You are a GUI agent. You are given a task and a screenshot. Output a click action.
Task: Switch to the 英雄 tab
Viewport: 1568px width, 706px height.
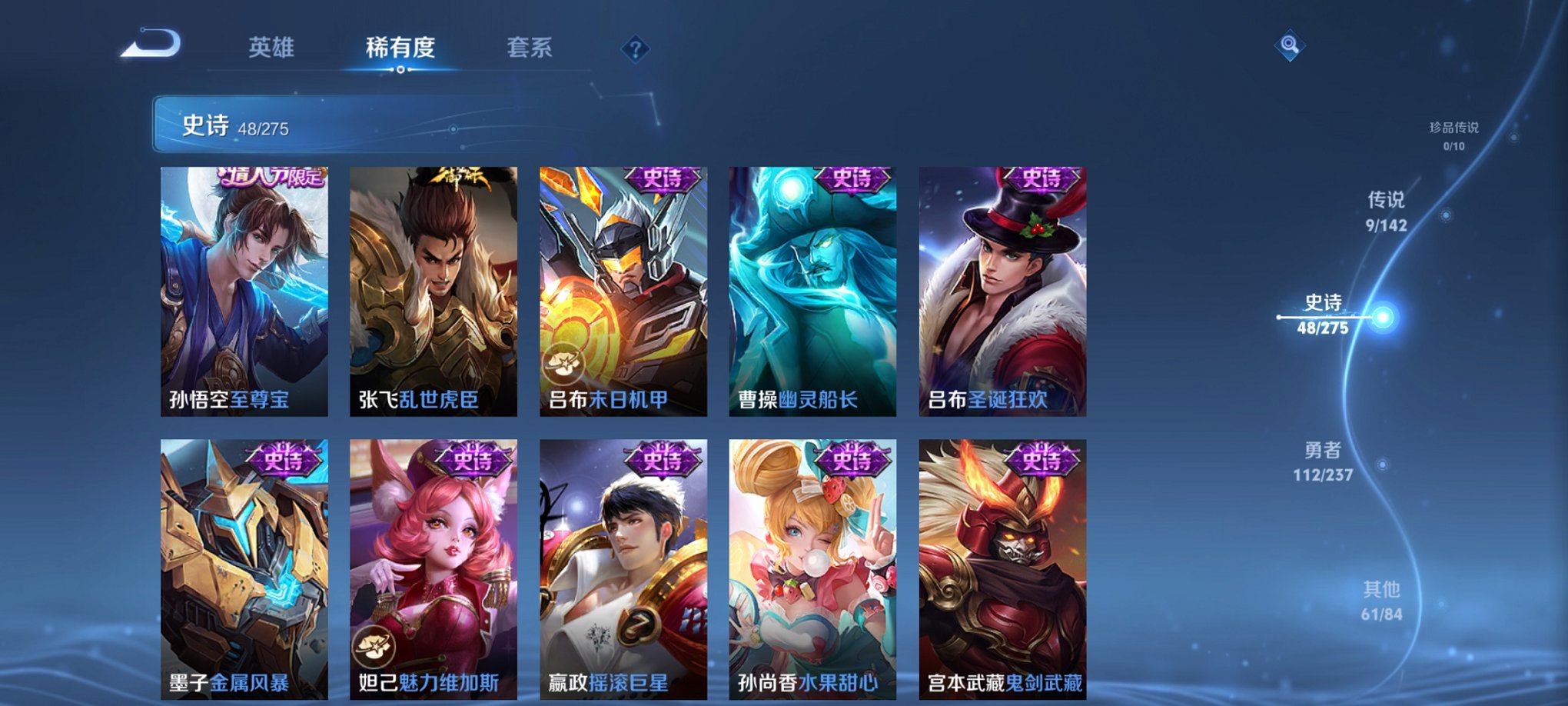click(271, 48)
